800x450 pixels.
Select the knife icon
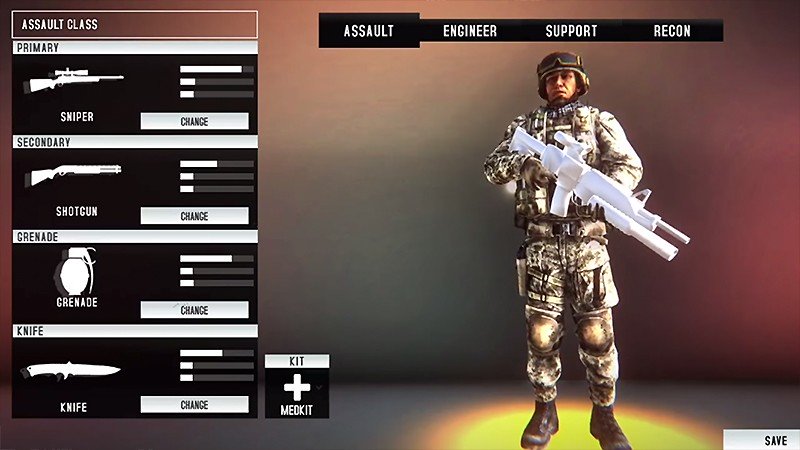[73, 370]
